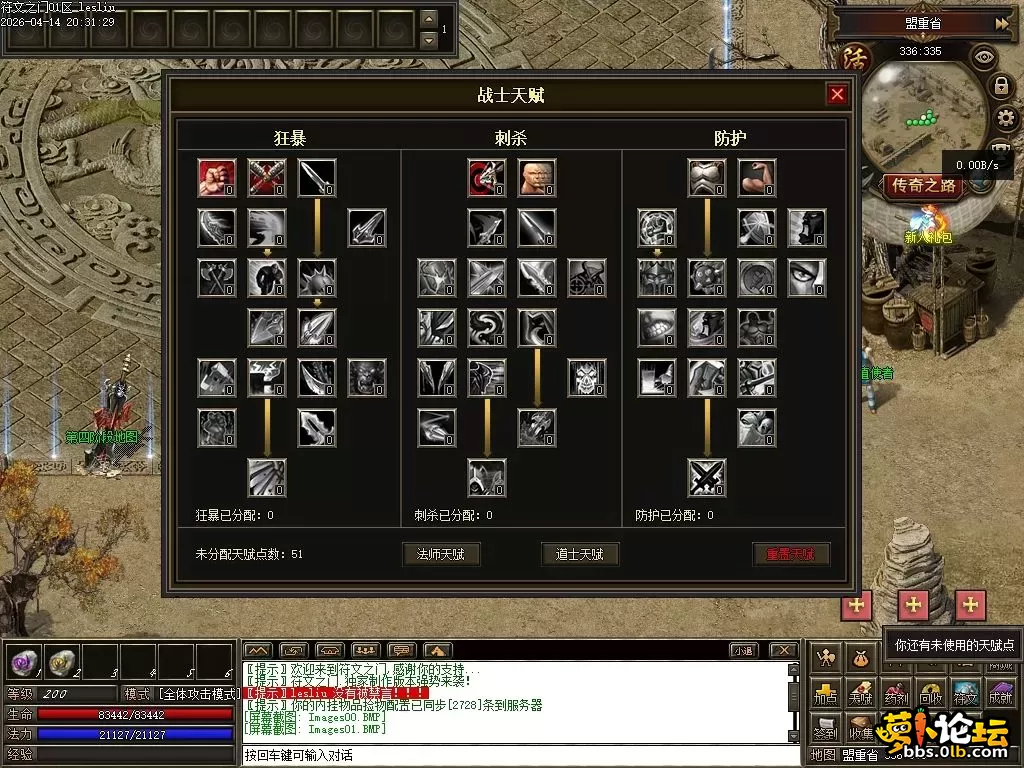Image resolution: width=1024 pixels, height=768 pixels.
Task: Choose the bald head talent in 刺杀
Action: pos(537,178)
